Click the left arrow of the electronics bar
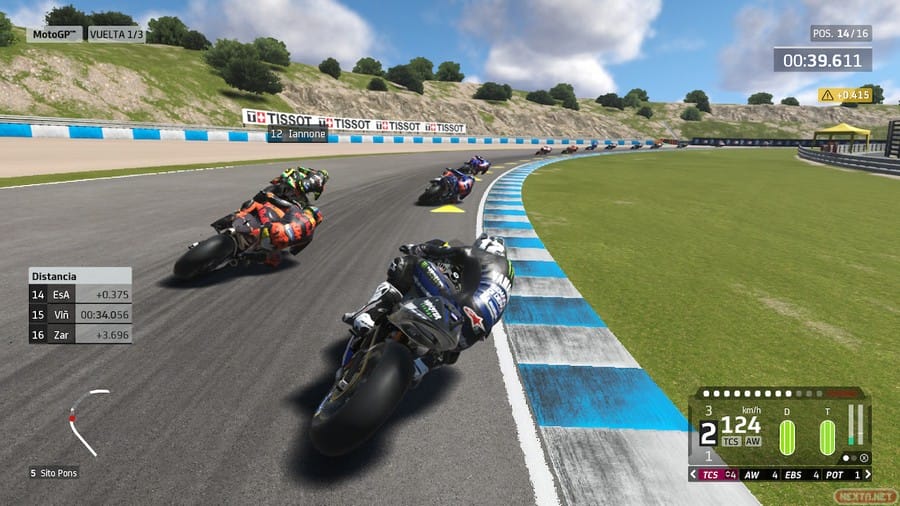Viewport: 900px width, 506px height. pyautogui.click(x=694, y=474)
